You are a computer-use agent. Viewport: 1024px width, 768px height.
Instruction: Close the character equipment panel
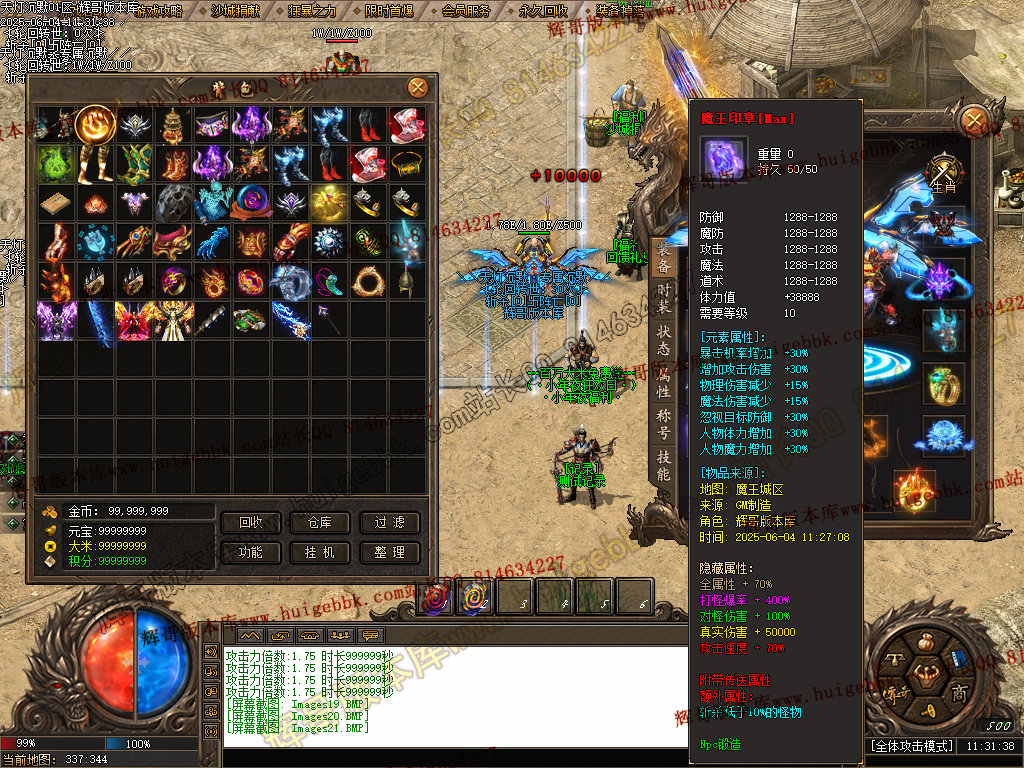pyautogui.click(x=973, y=122)
